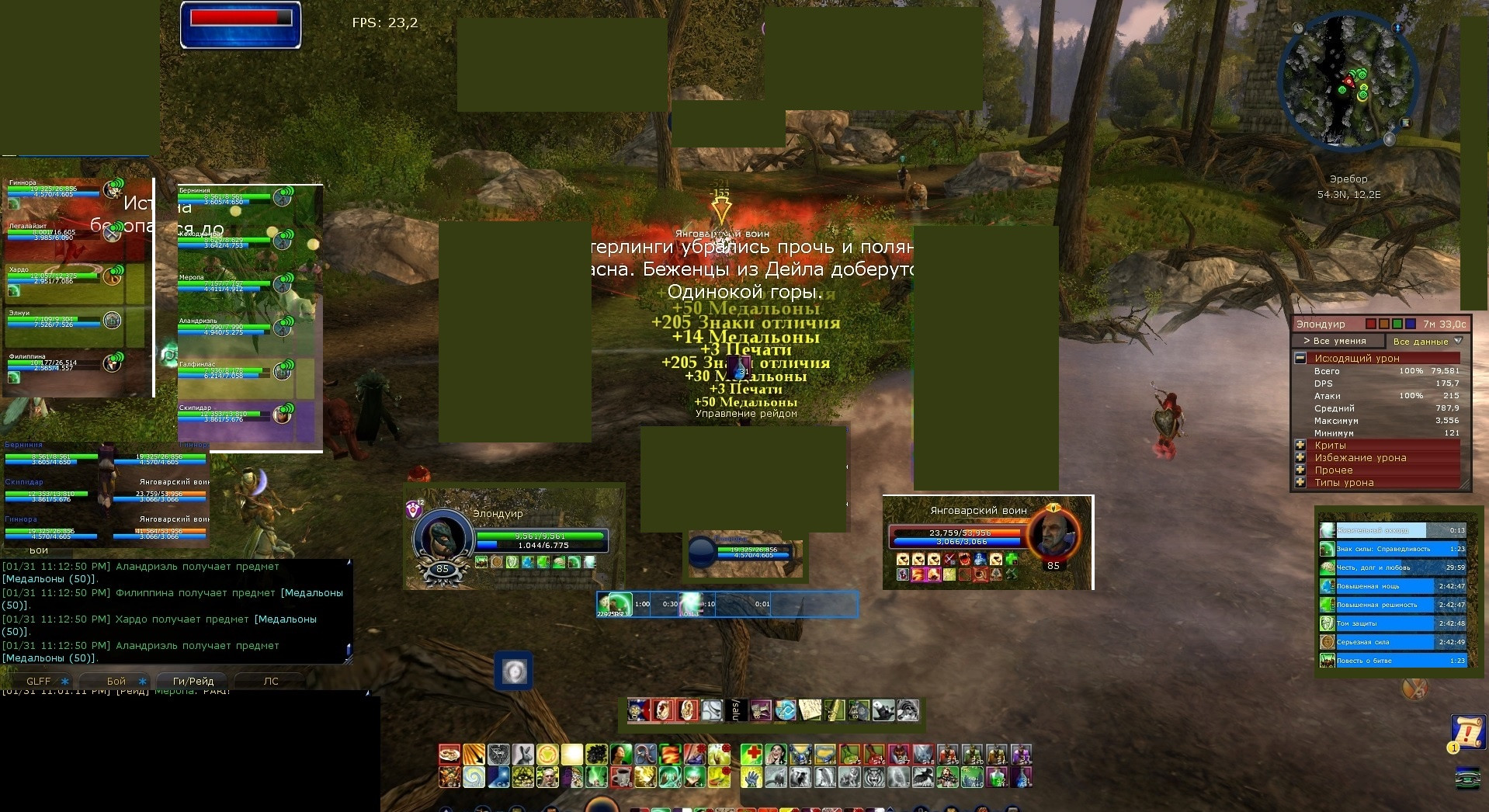
Task: Expand the Криты section
Action: (1300, 445)
